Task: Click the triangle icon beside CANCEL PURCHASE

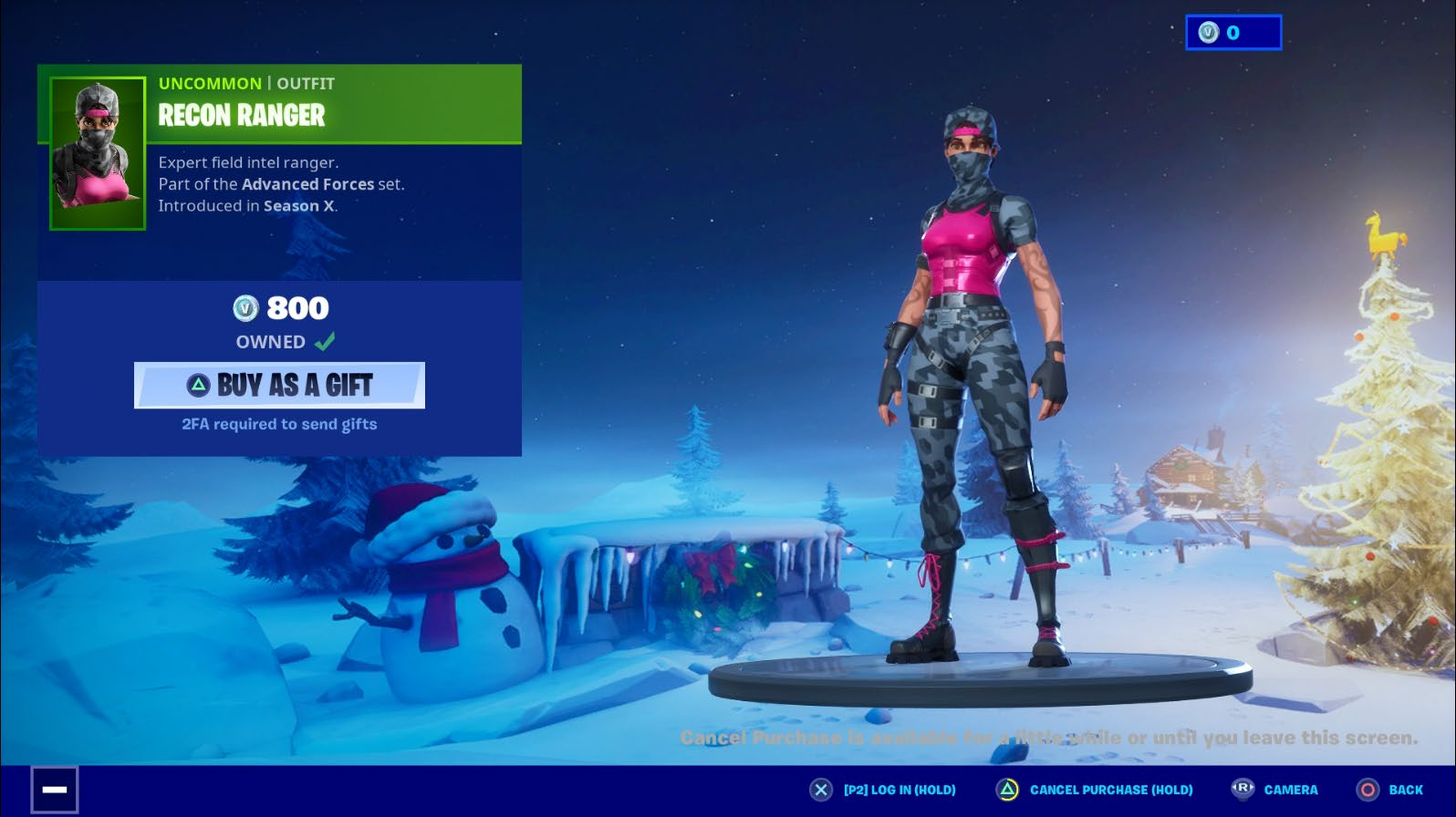Action: coord(1008,790)
